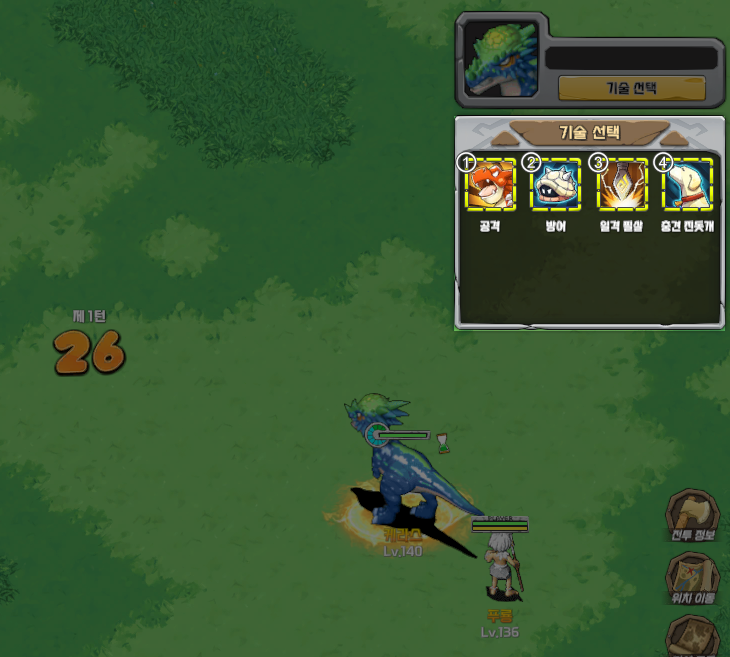Open the 위치 이동 map icon

point(694,578)
